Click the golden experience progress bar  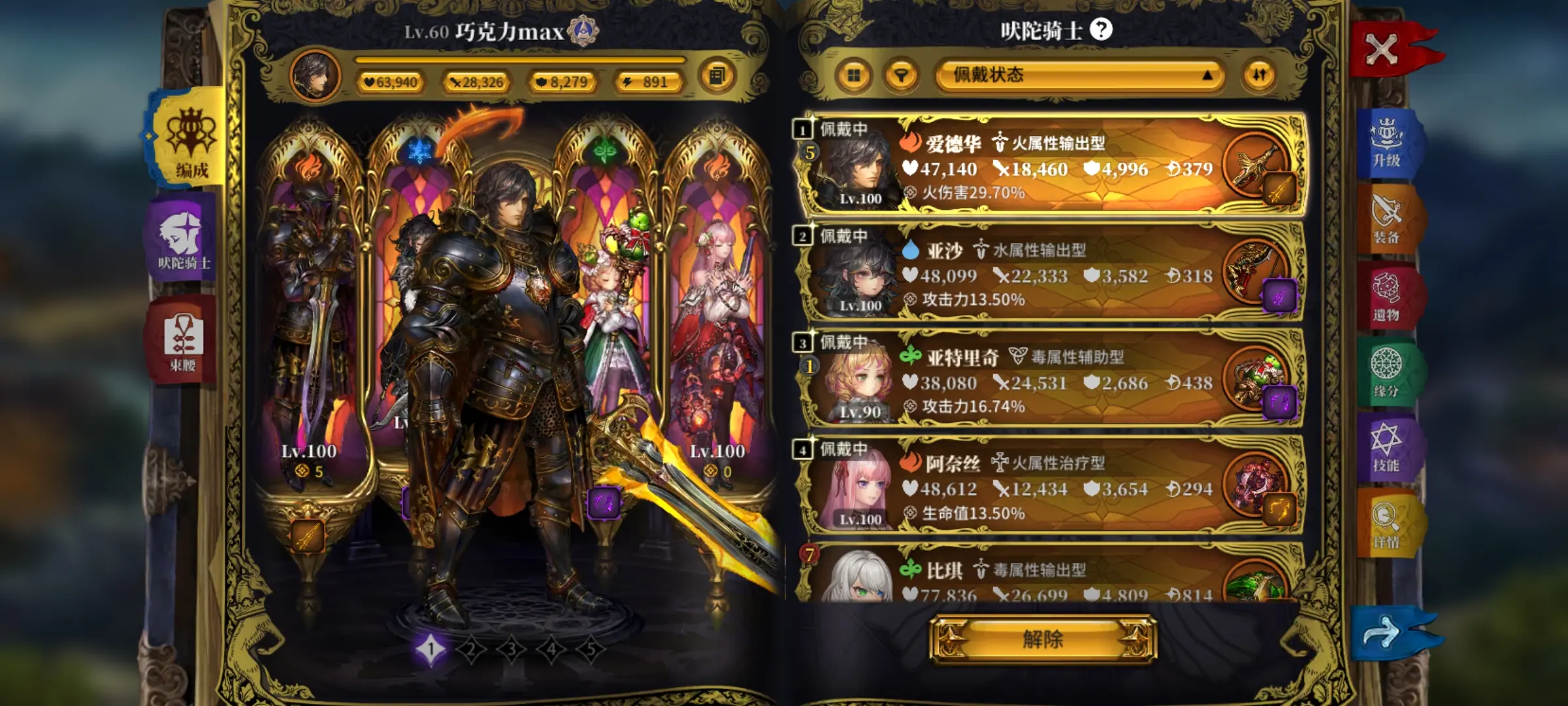click(516, 60)
